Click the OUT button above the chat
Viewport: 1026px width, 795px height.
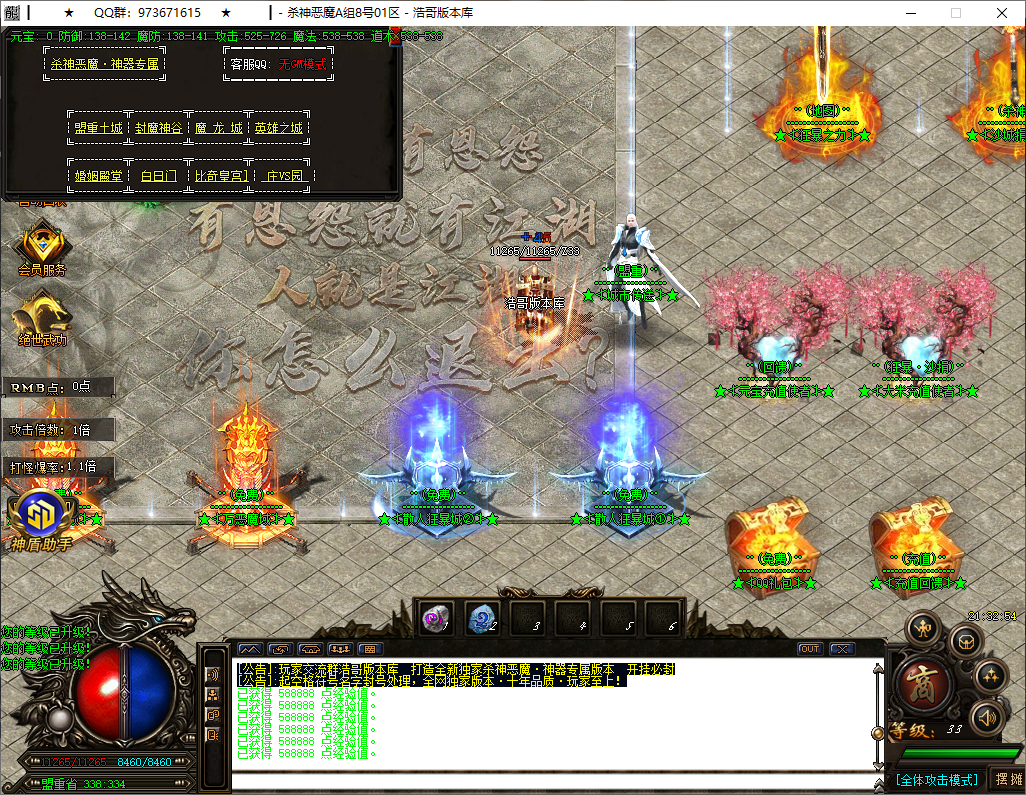point(810,649)
